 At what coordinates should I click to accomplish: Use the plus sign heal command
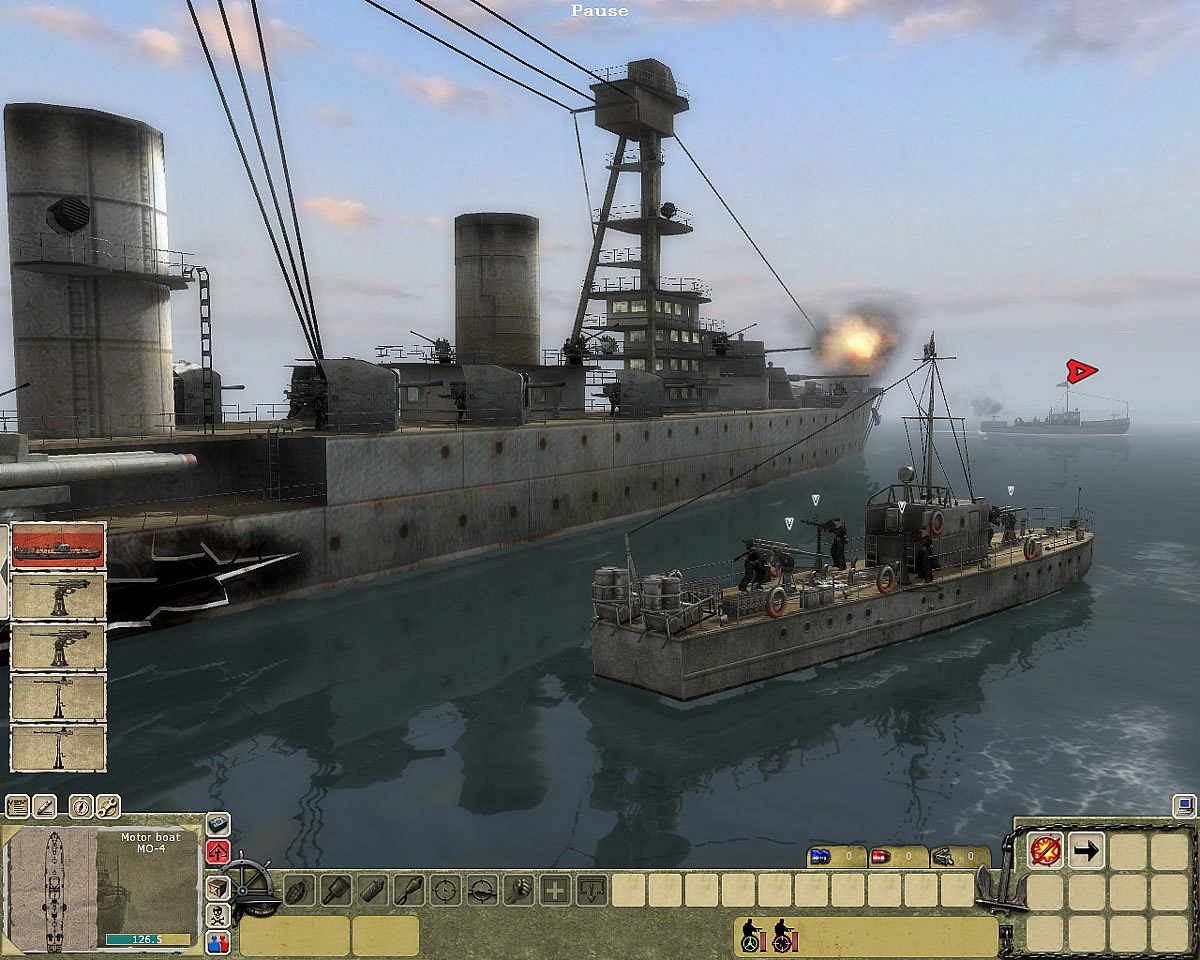click(555, 889)
